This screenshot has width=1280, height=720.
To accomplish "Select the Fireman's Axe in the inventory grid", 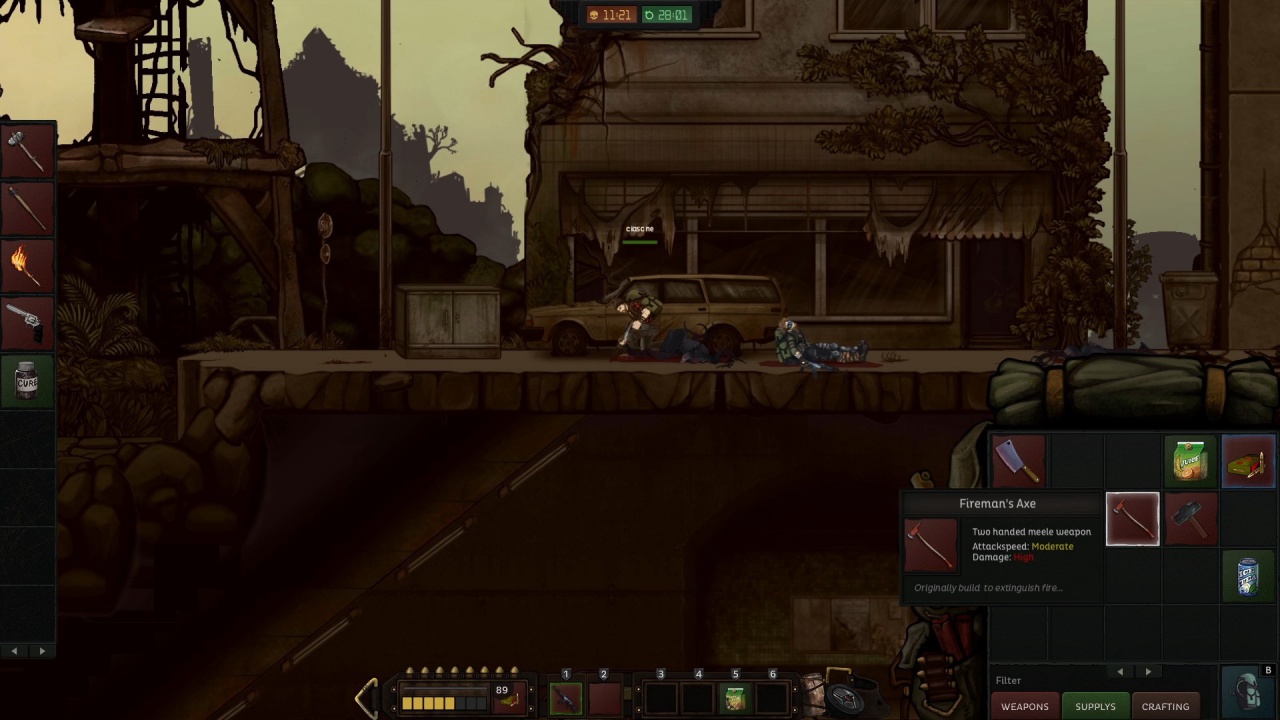I will (x=1133, y=518).
